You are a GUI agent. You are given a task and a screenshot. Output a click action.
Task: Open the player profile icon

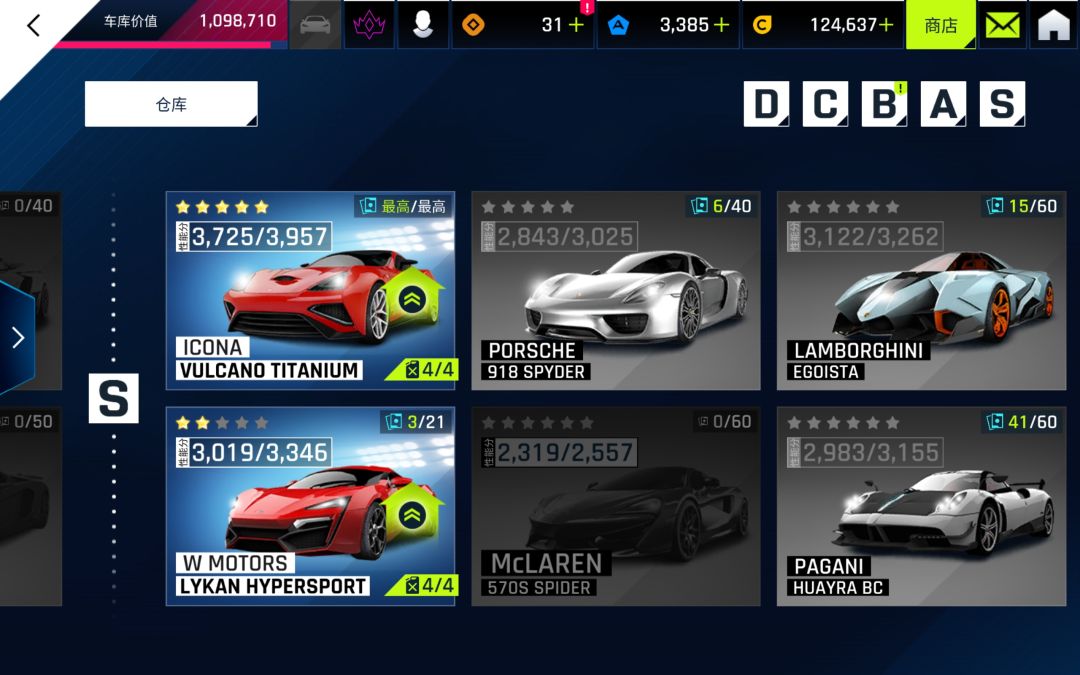click(423, 25)
